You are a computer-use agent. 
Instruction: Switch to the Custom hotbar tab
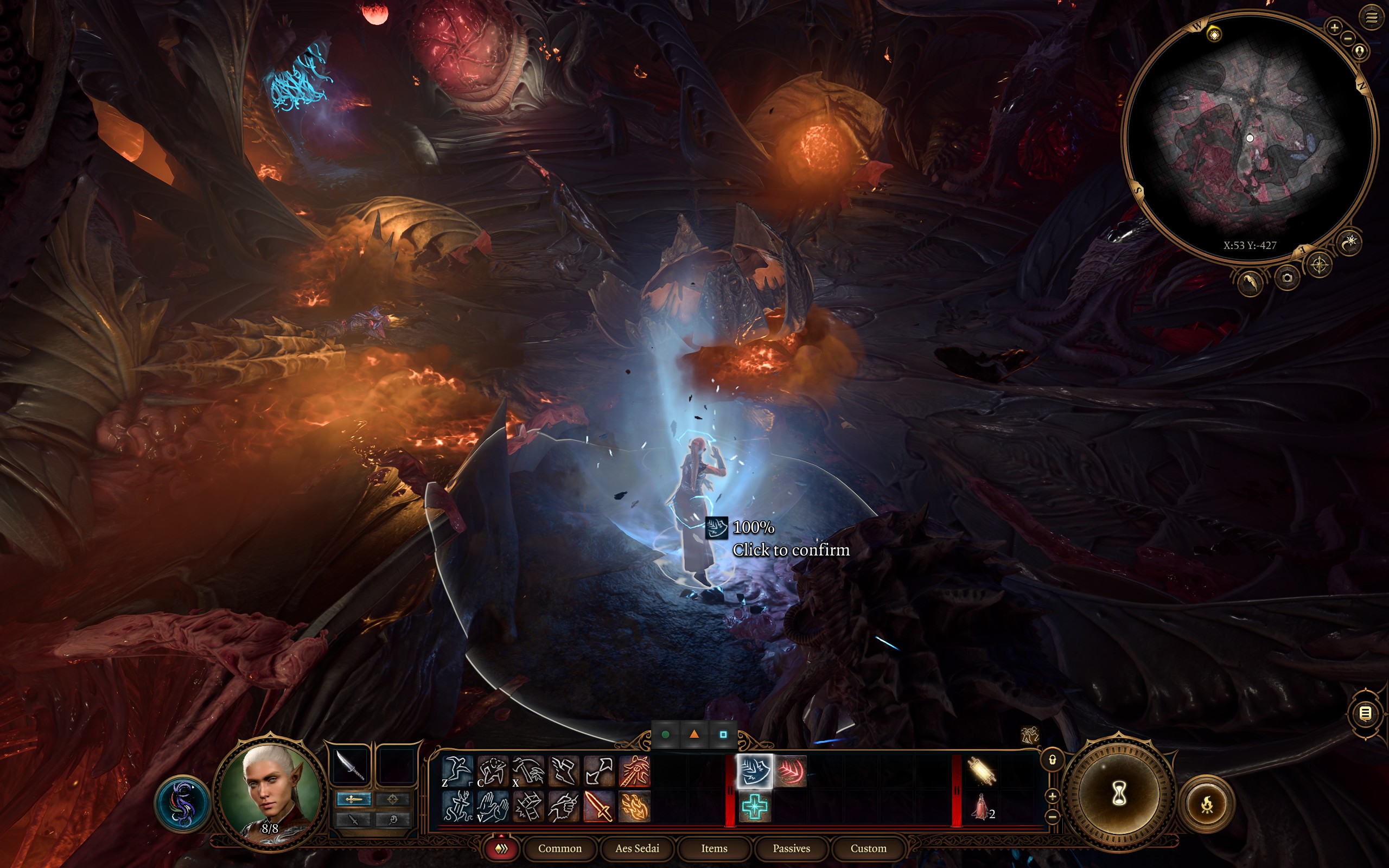pyautogui.click(x=868, y=848)
